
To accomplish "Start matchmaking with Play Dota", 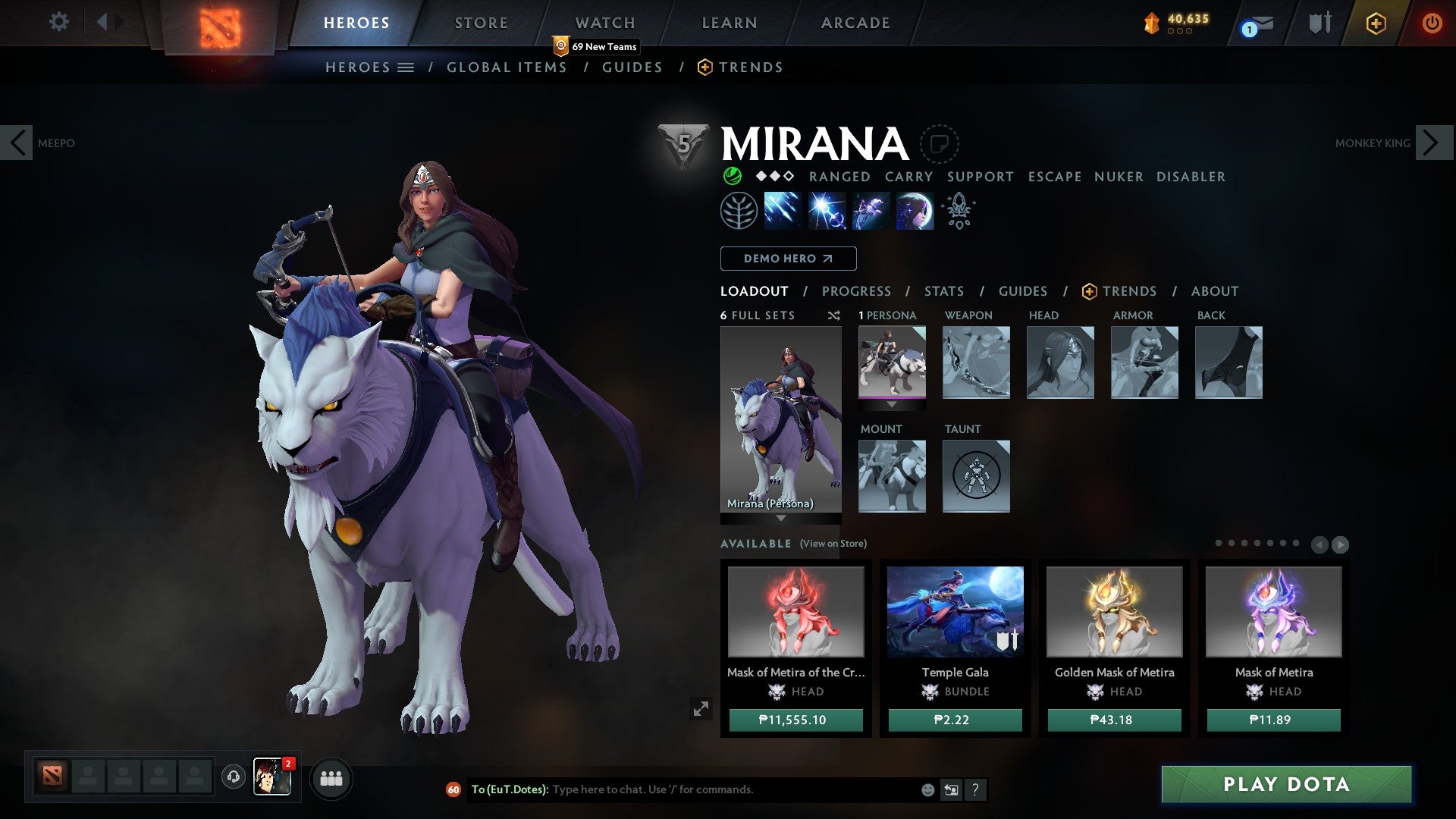I will tap(1286, 784).
